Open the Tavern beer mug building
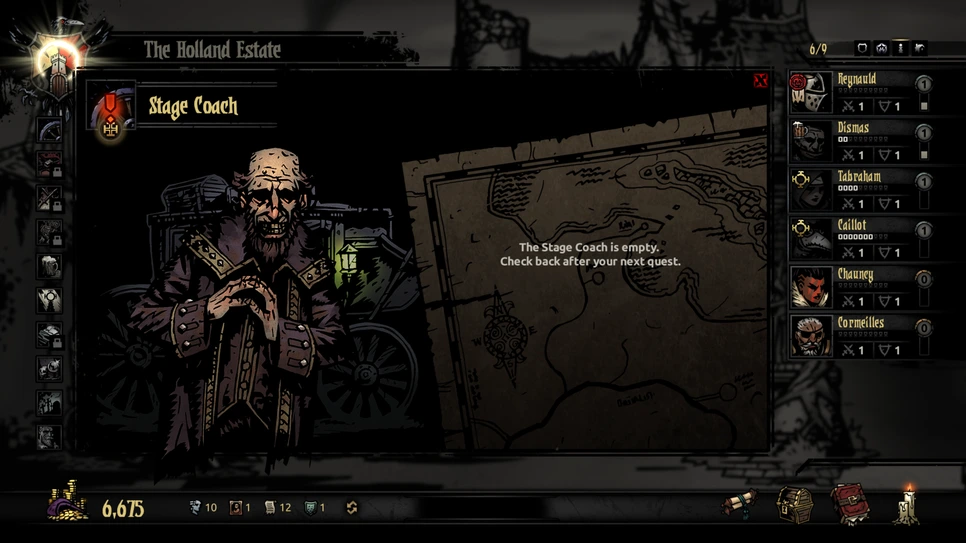The image size is (966, 543). pos(49,267)
